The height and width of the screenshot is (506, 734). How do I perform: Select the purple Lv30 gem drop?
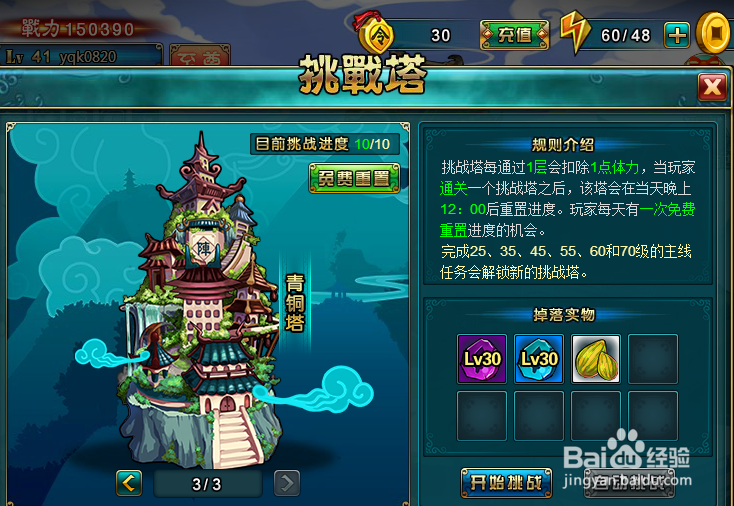pyautogui.click(x=482, y=359)
